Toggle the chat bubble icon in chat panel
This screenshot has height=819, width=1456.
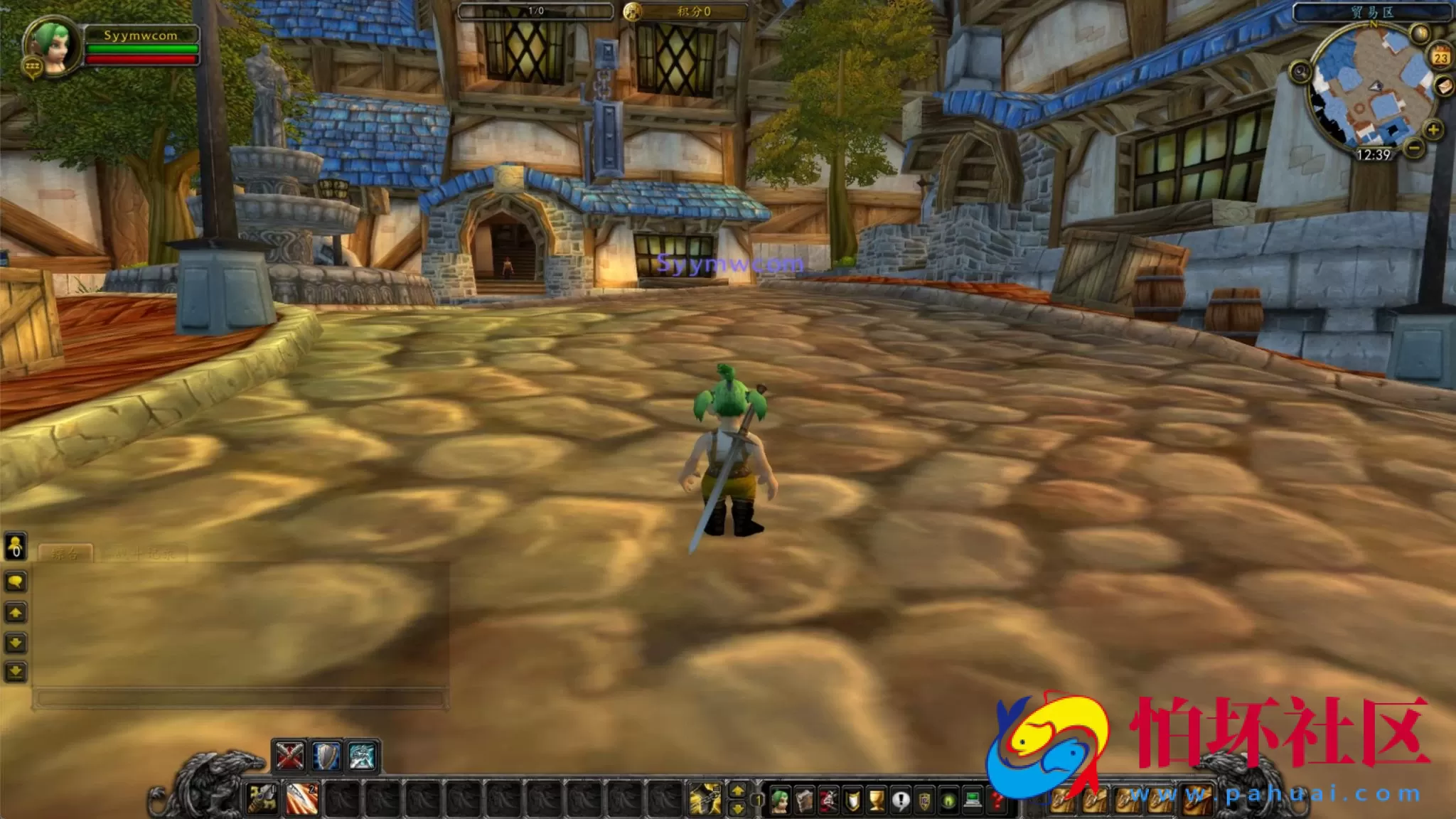point(16,581)
